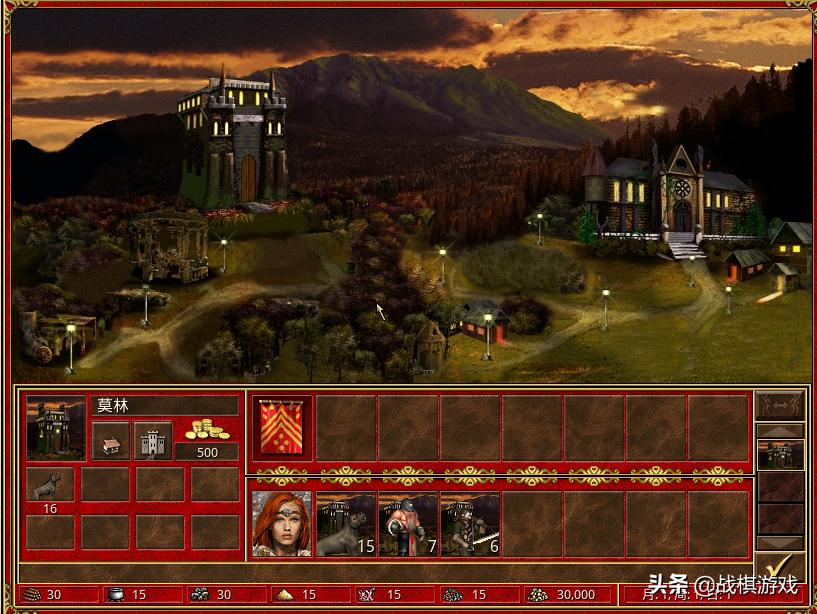This screenshot has width=817, height=614.
Task: Click the gold coin pile income icon
Action: 207,430
